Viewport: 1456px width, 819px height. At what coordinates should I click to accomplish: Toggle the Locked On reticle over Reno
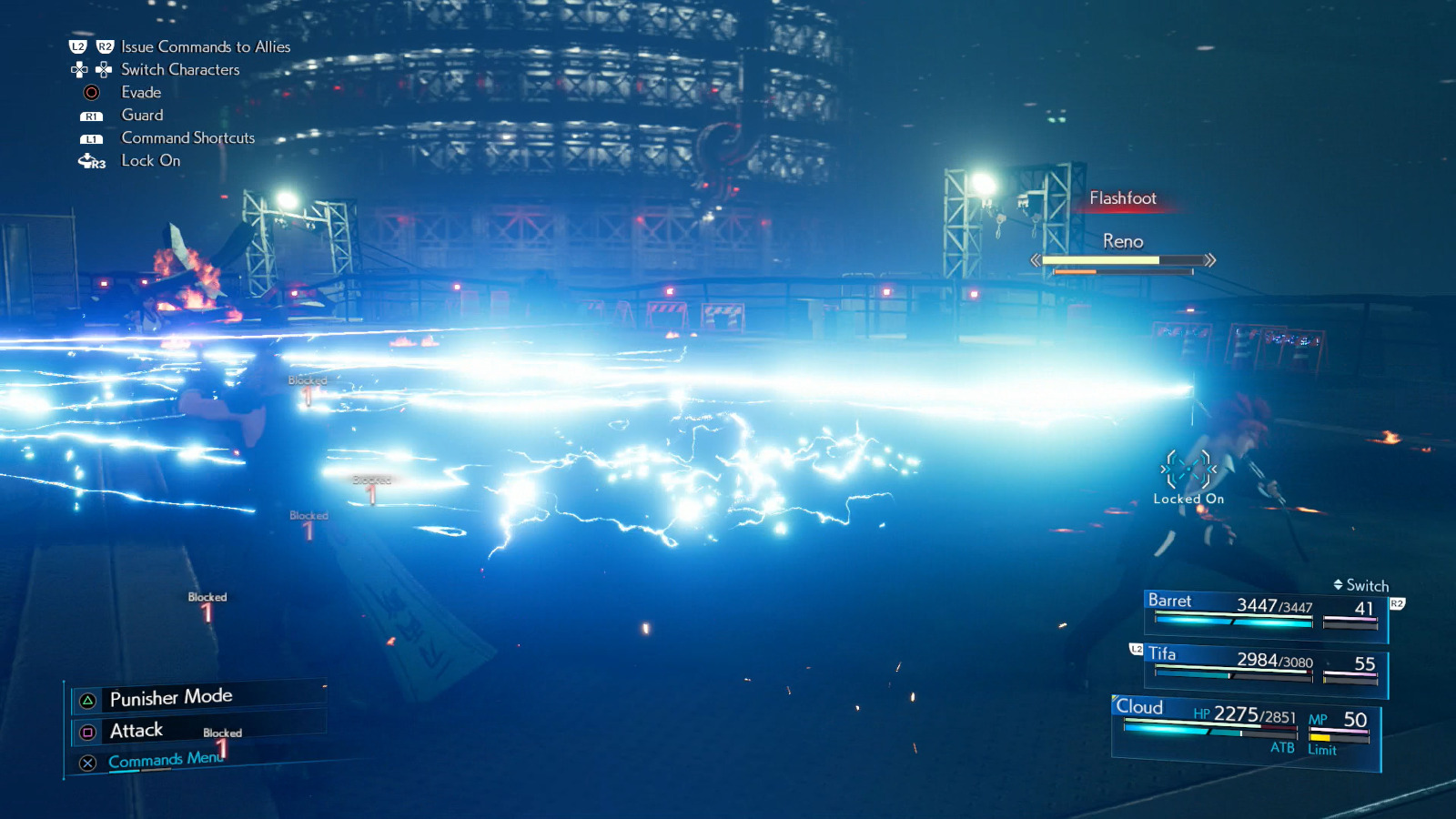pyautogui.click(x=1188, y=470)
